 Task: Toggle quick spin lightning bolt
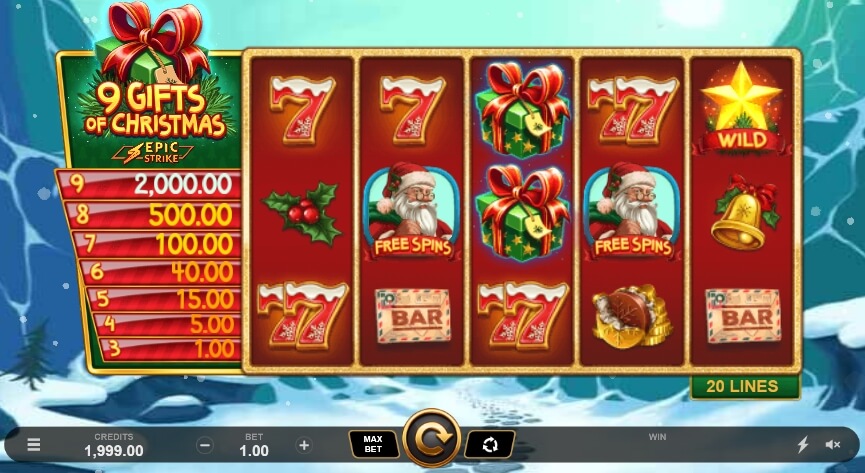click(802, 445)
